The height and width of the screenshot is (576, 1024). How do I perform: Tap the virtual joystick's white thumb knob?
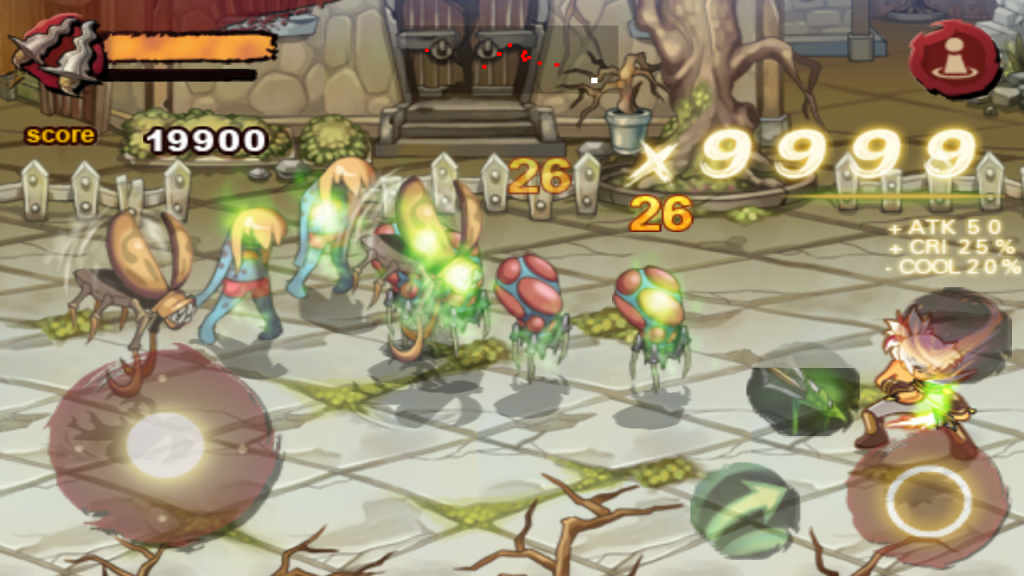[165, 445]
